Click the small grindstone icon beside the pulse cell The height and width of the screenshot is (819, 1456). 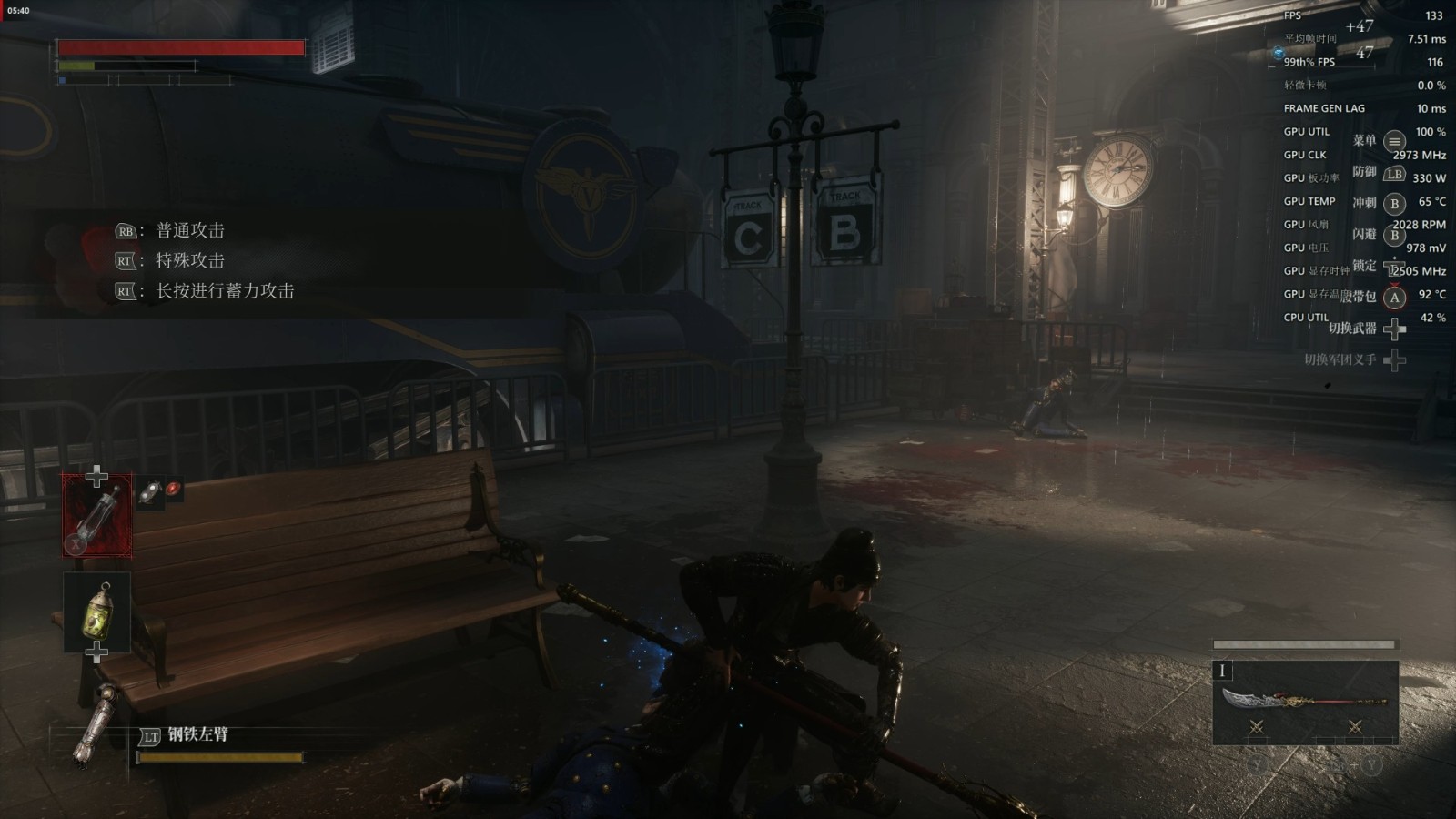[x=151, y=491]
